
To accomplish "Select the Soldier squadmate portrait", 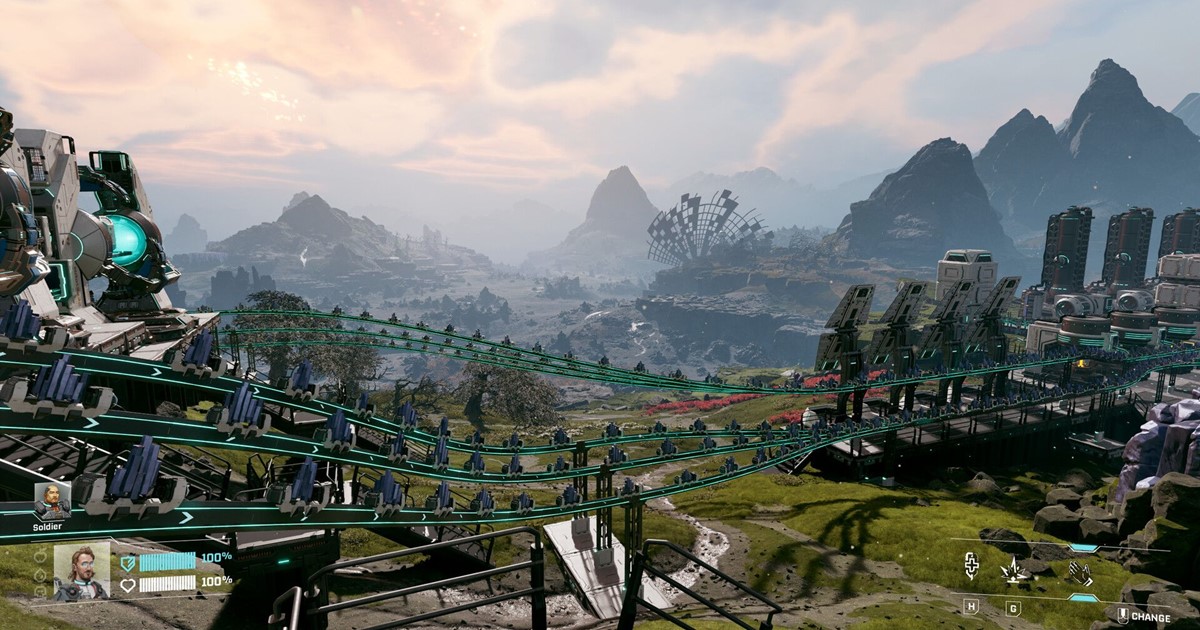I will point(52,500).
